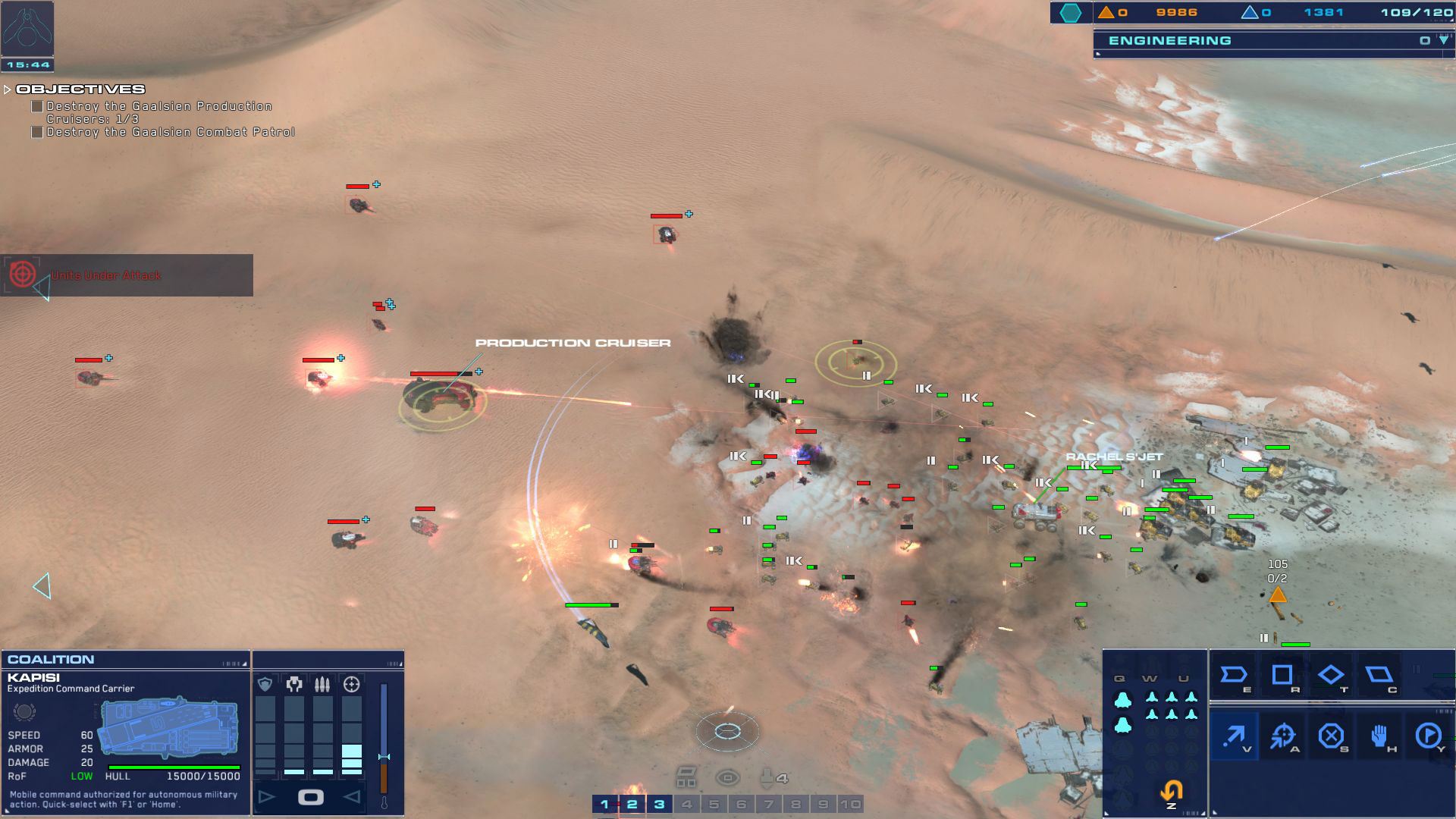
Task: Activate the Hold position hand command
Action: point(1379,736)
